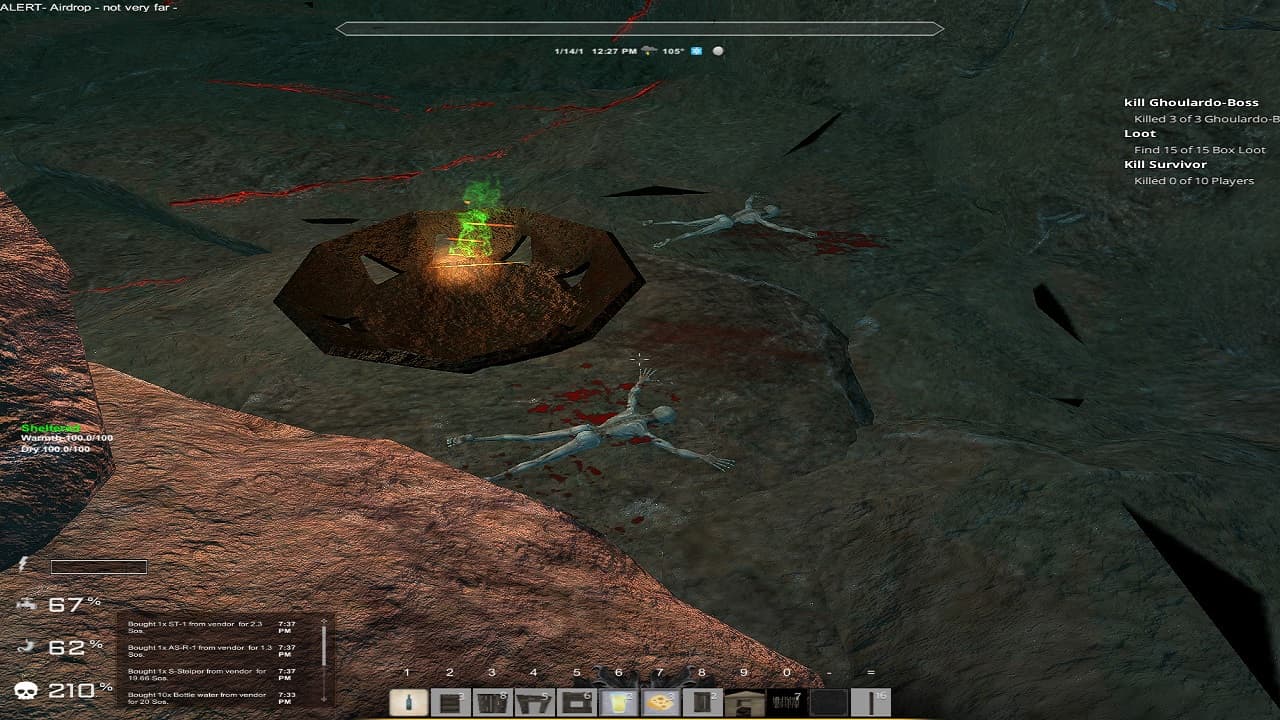The width and height of the screenshot is (1280, 720).
Task: Click the ALERT Airdrop notification
Action: tap(90, 8)
